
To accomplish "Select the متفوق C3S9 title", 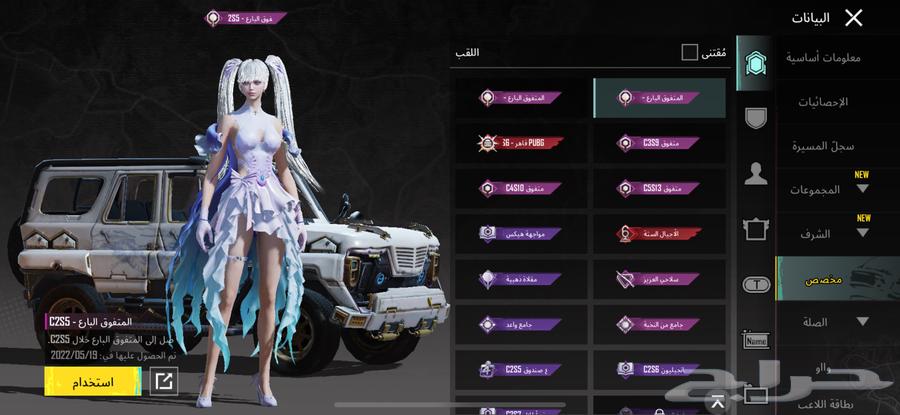I will click(658, 143).
